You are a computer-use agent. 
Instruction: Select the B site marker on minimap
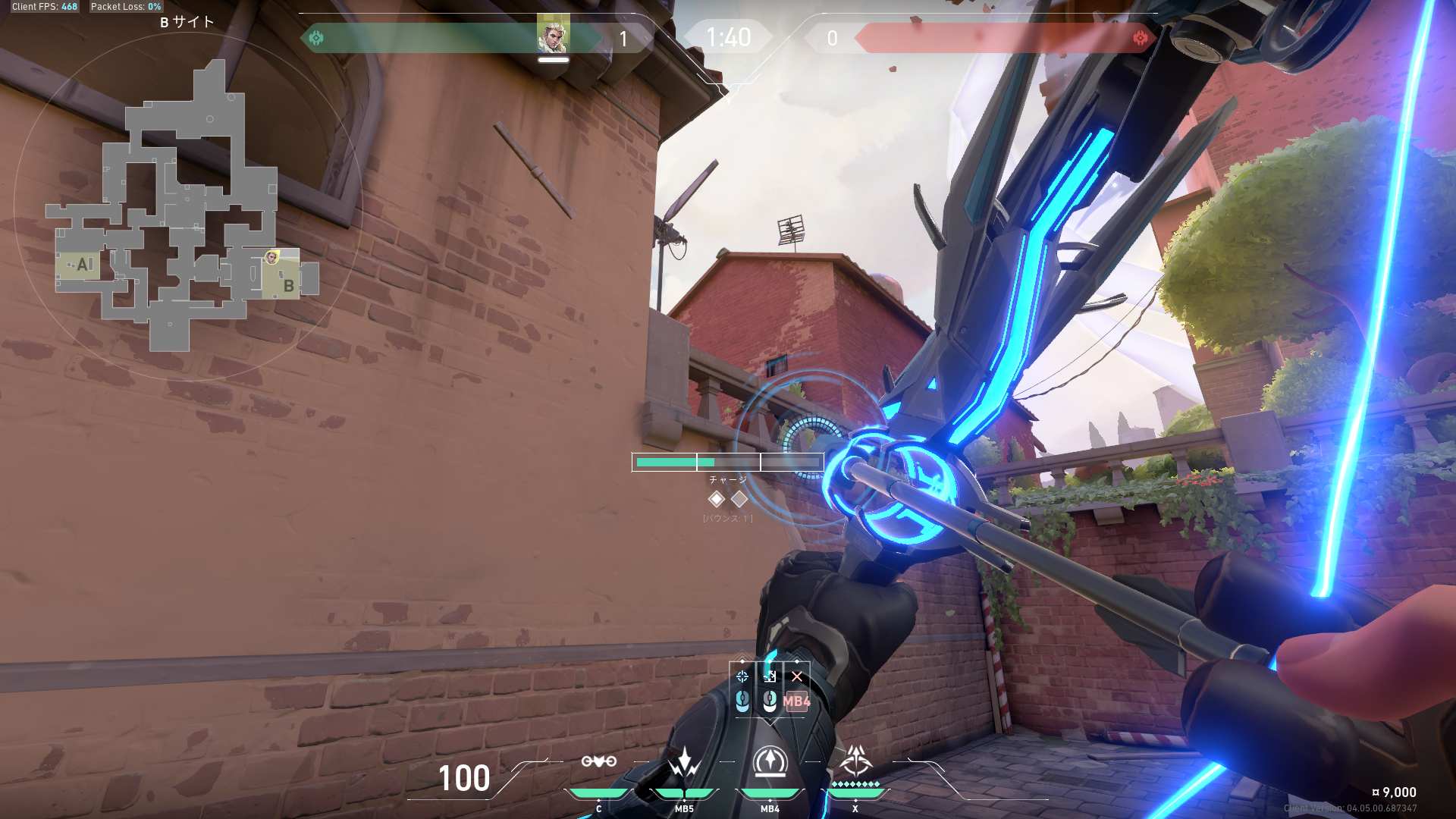click(x=288, y=286)
